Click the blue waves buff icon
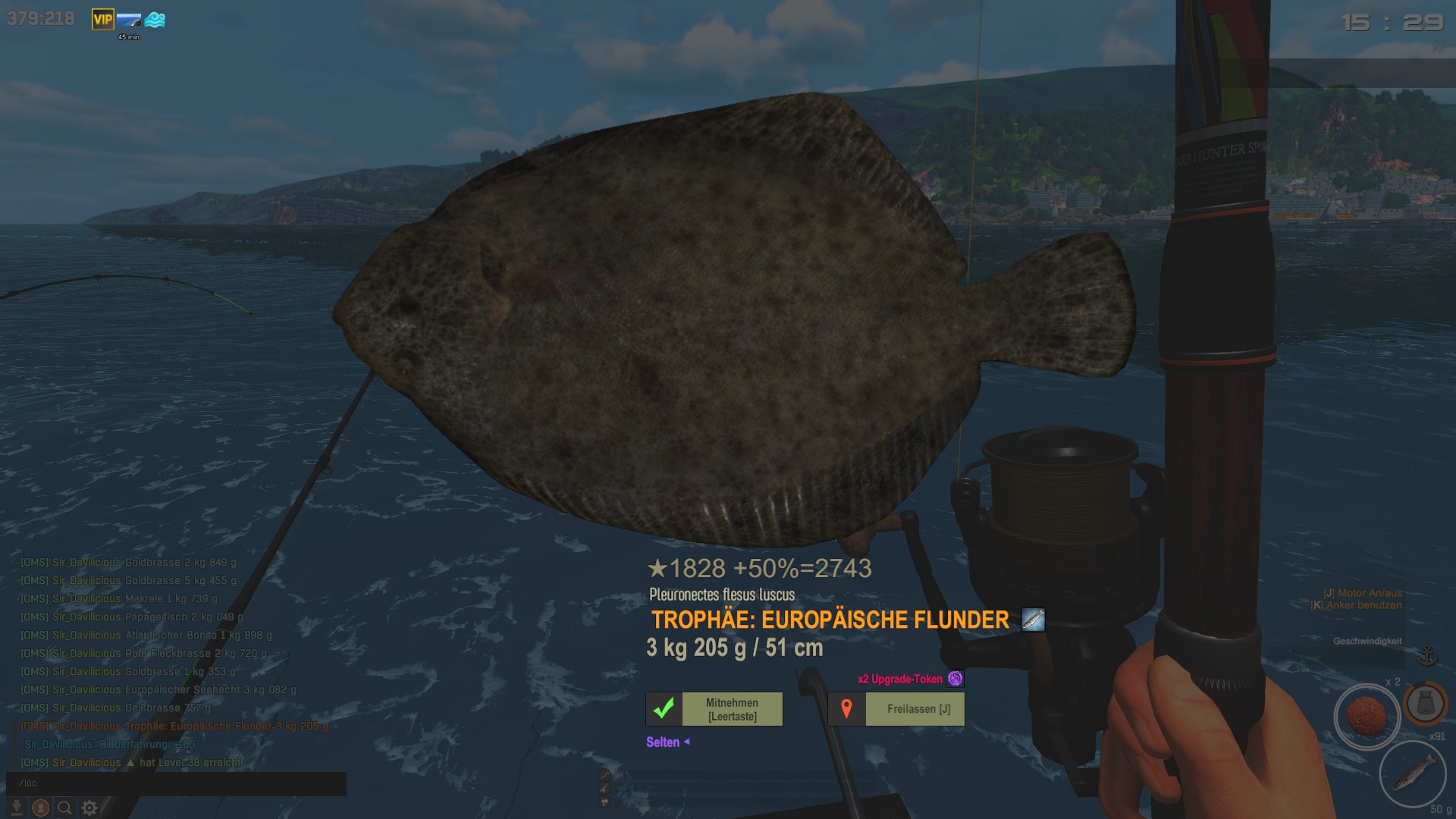 click(x=155, y=20)
